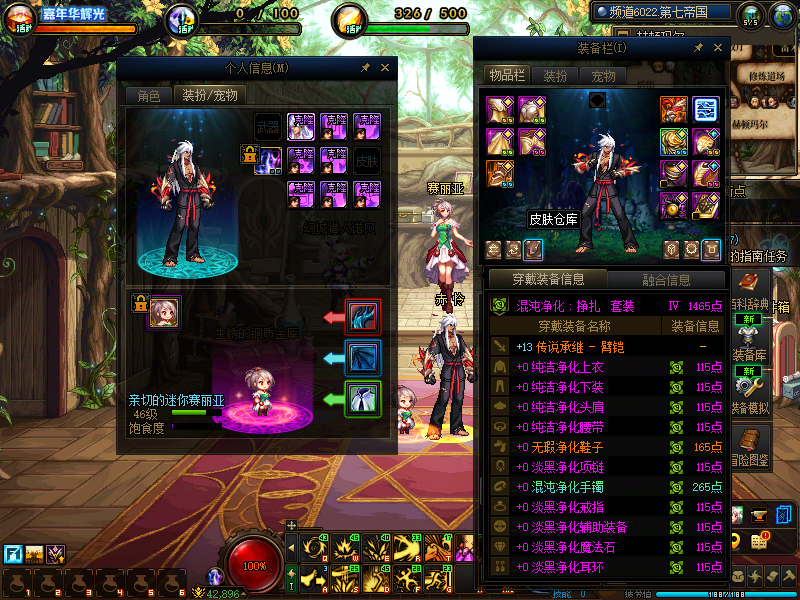Select the locked aura avatar slot
Screen dimensions: 800x600
268,159
